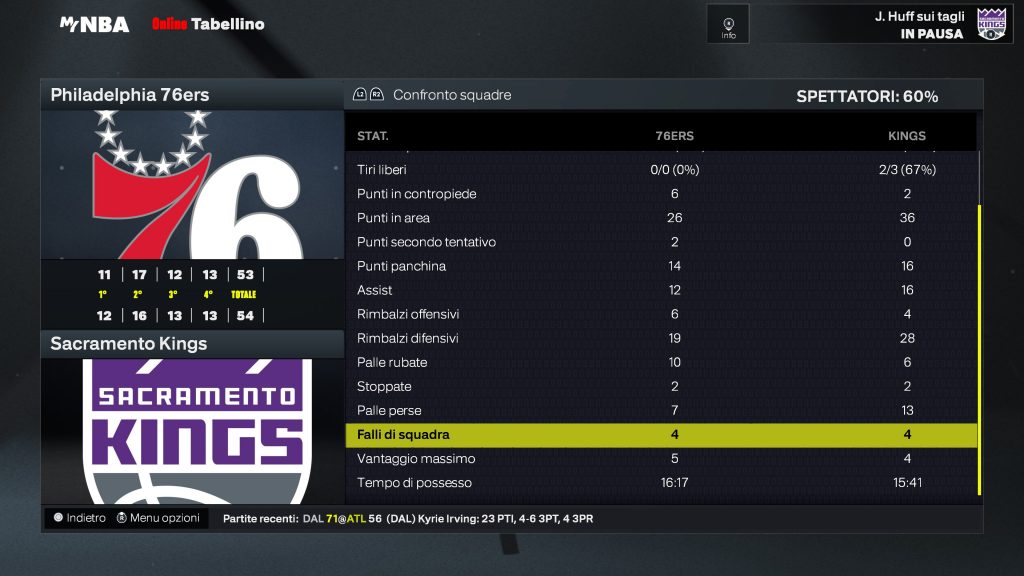Choose the Tiri liberi stat row
Screen dimensions: 1024x576
(660, 170)
